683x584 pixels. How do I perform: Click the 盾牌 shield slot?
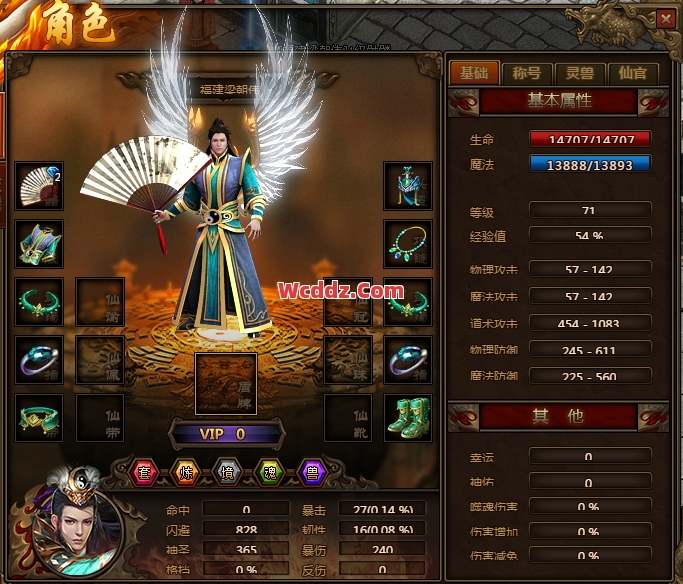pyautogui.click(x=226, y=383)
